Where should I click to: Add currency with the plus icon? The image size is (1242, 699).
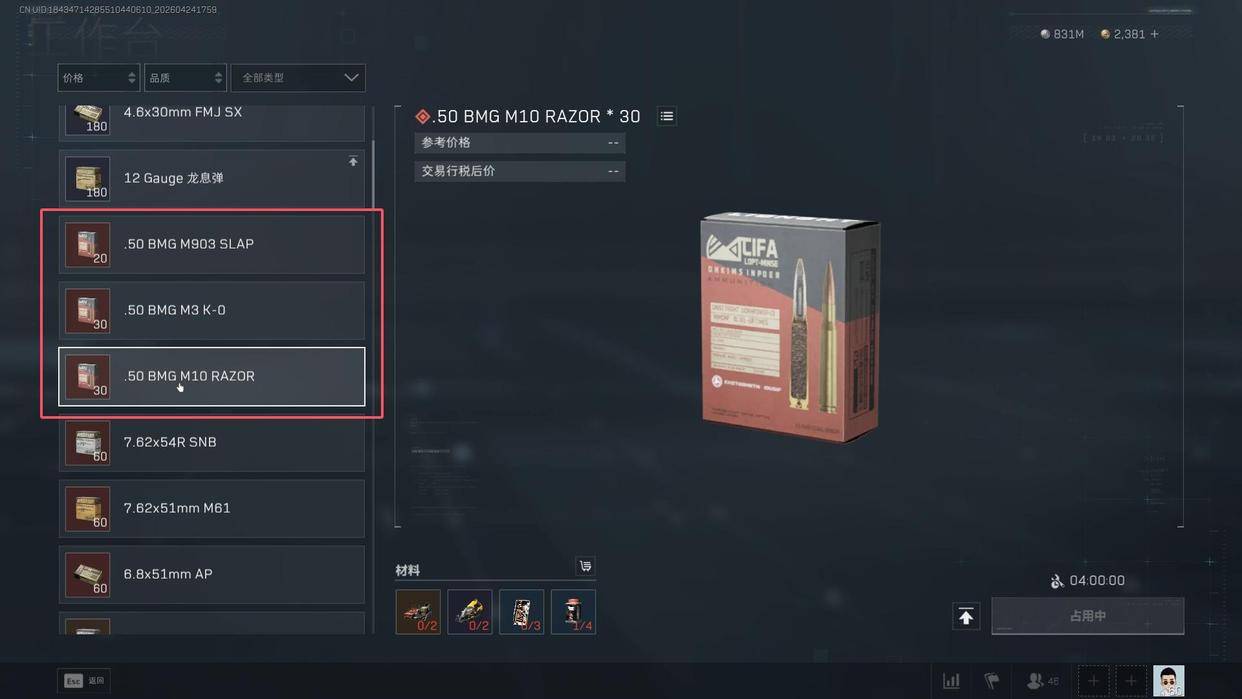[x=1155, y=34]
